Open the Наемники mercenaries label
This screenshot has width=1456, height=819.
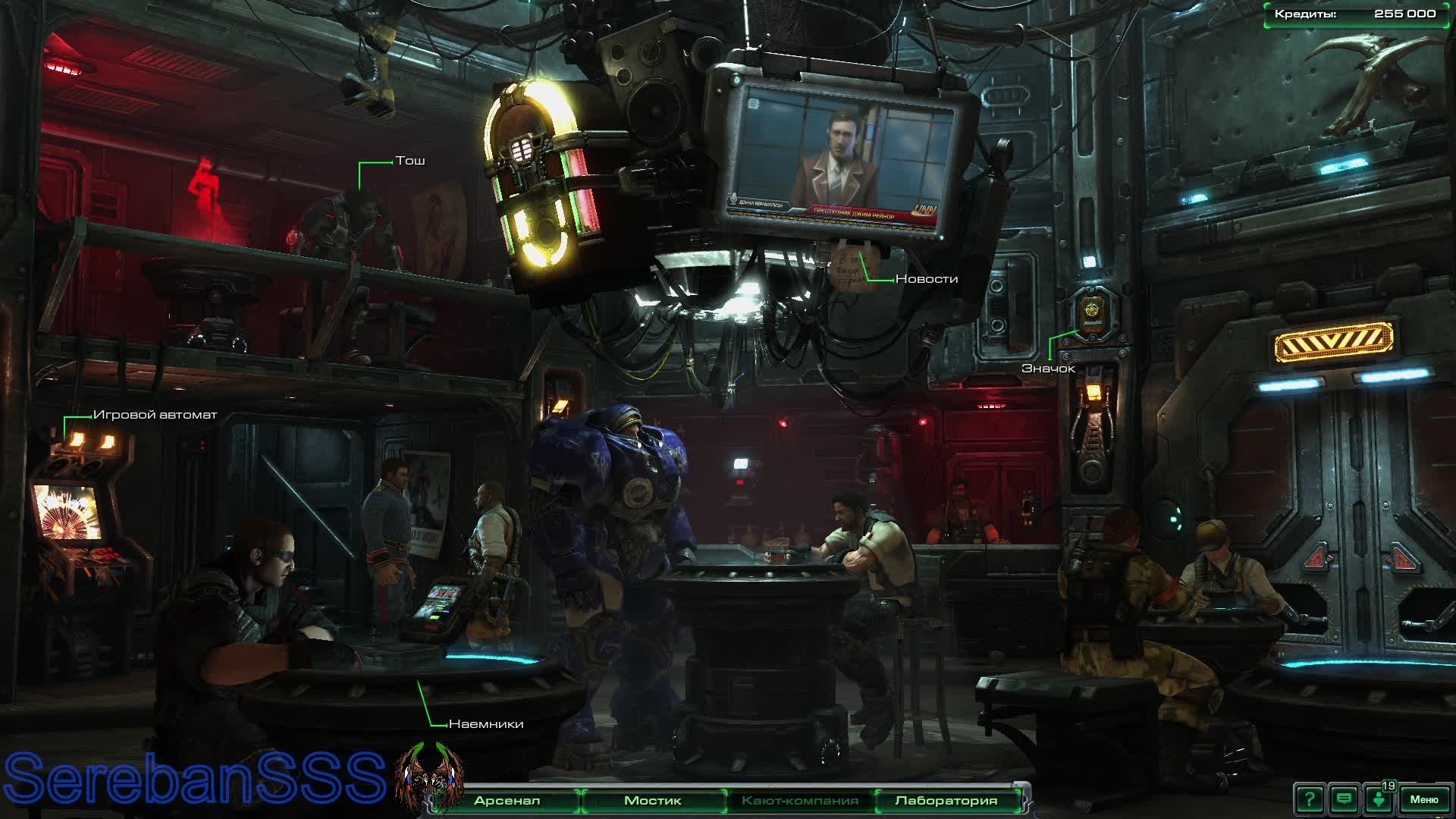(x=486, y=724)
